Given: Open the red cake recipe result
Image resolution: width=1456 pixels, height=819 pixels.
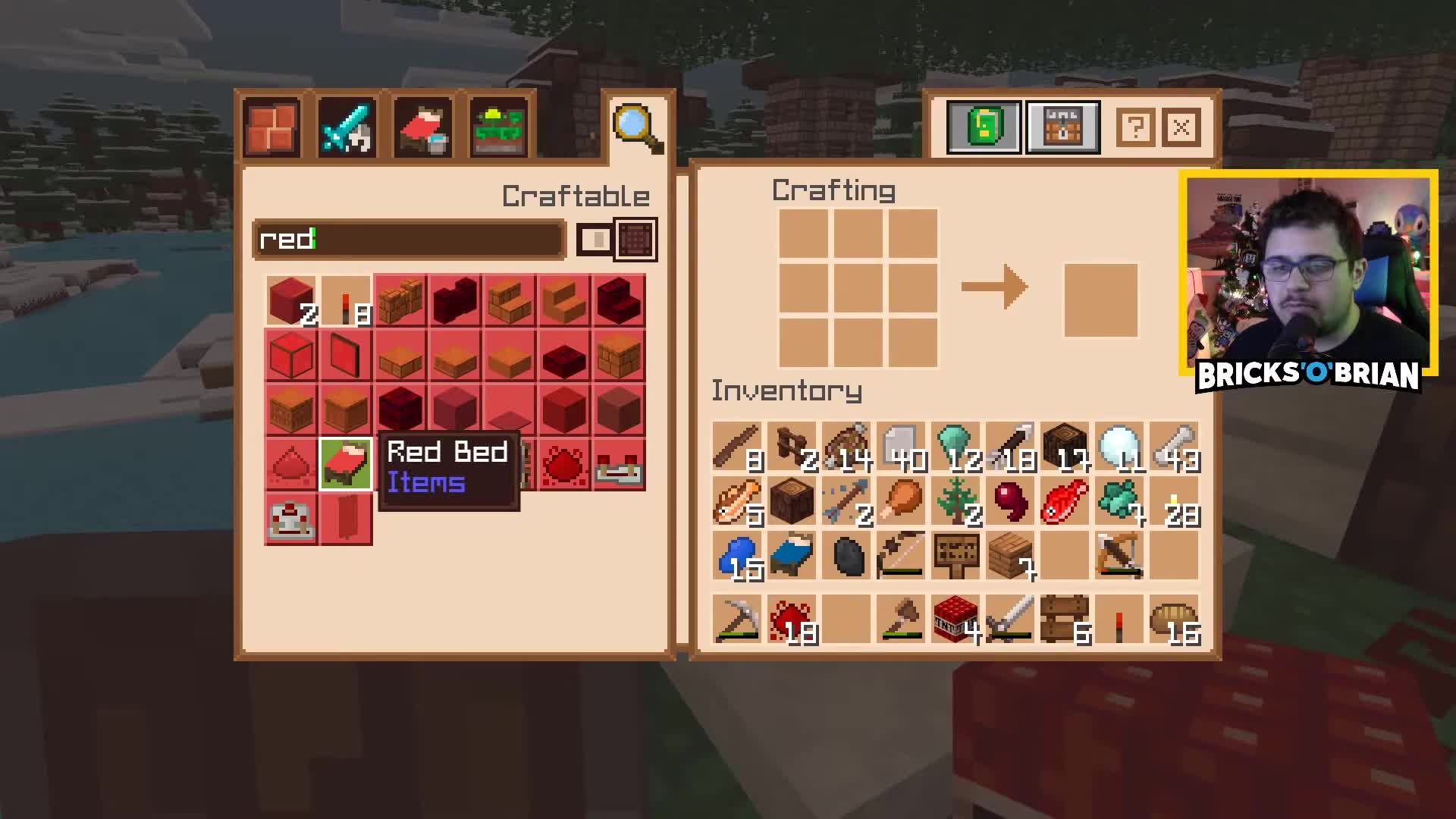Looking at the screenshot, I should pyautogui.click(x=292, y=519).
